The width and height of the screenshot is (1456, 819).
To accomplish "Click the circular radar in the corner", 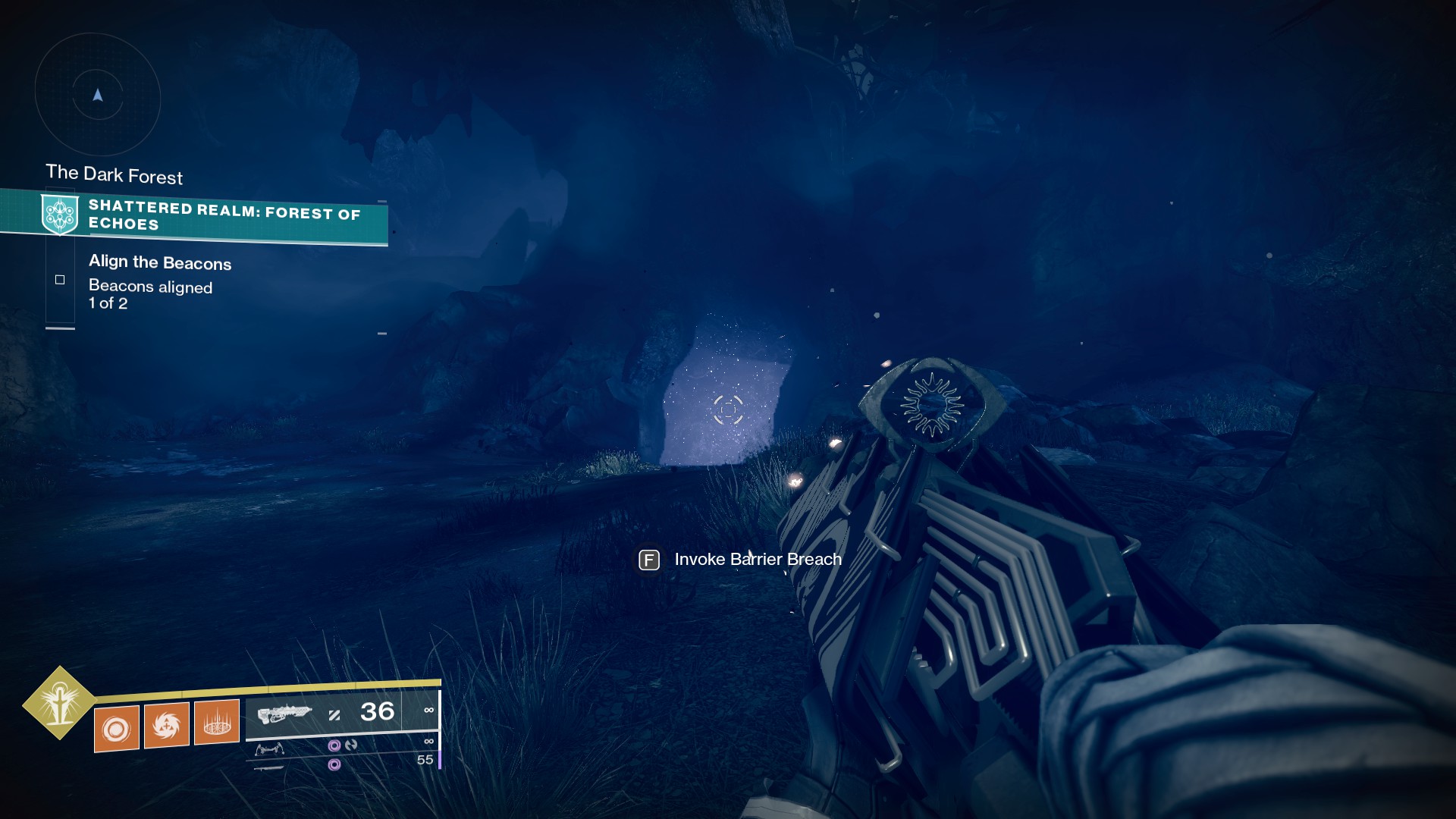I will tap(98, 95).
